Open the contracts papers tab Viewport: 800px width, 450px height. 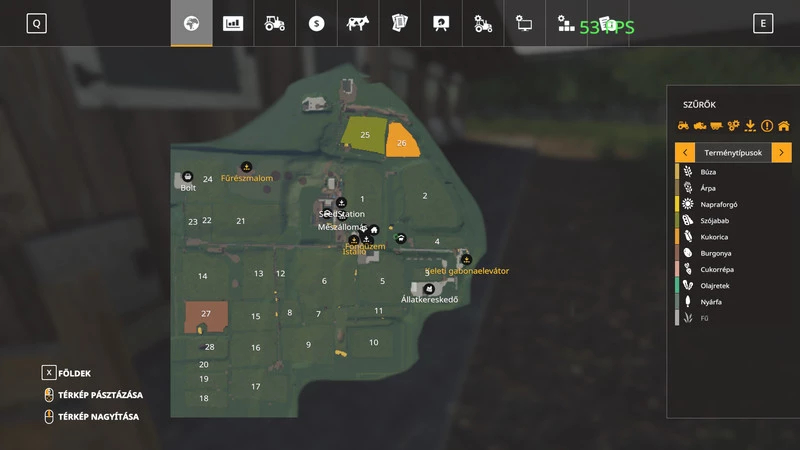(399, 23)
